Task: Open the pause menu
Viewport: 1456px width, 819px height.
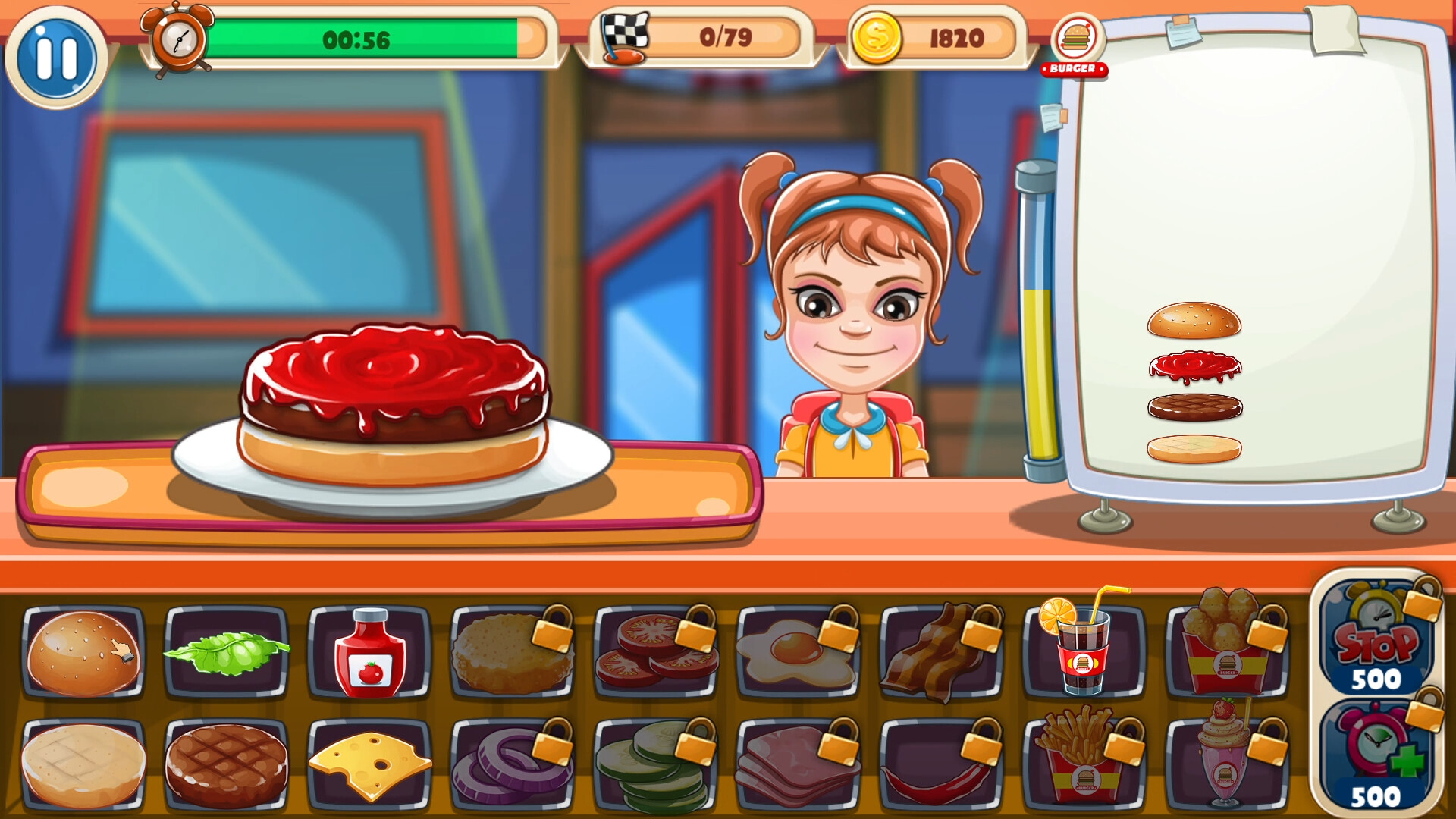Action: [58, 55]
